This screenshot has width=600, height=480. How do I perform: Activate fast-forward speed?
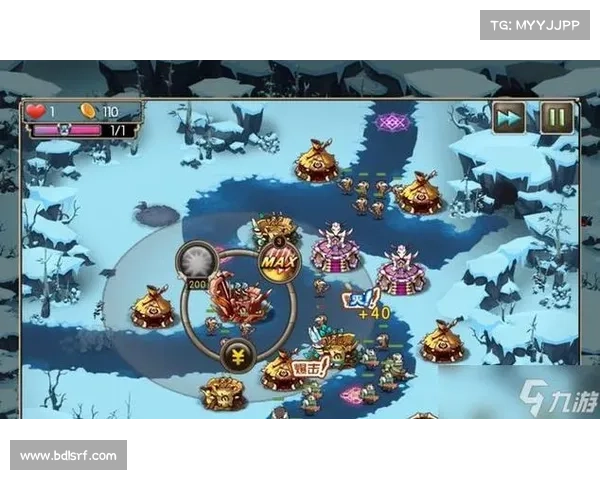click(509, 118)
